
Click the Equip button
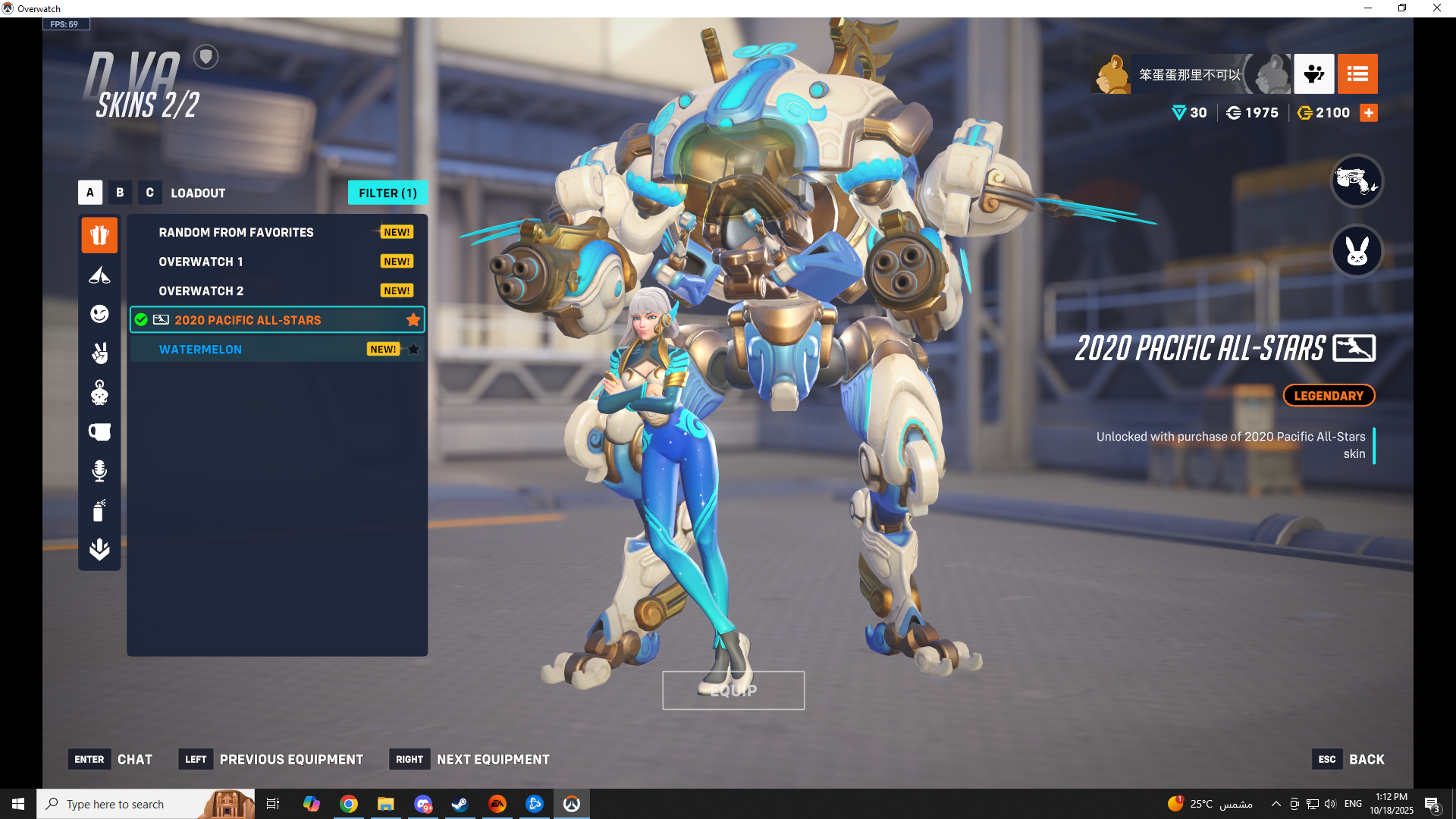(733, 690)
